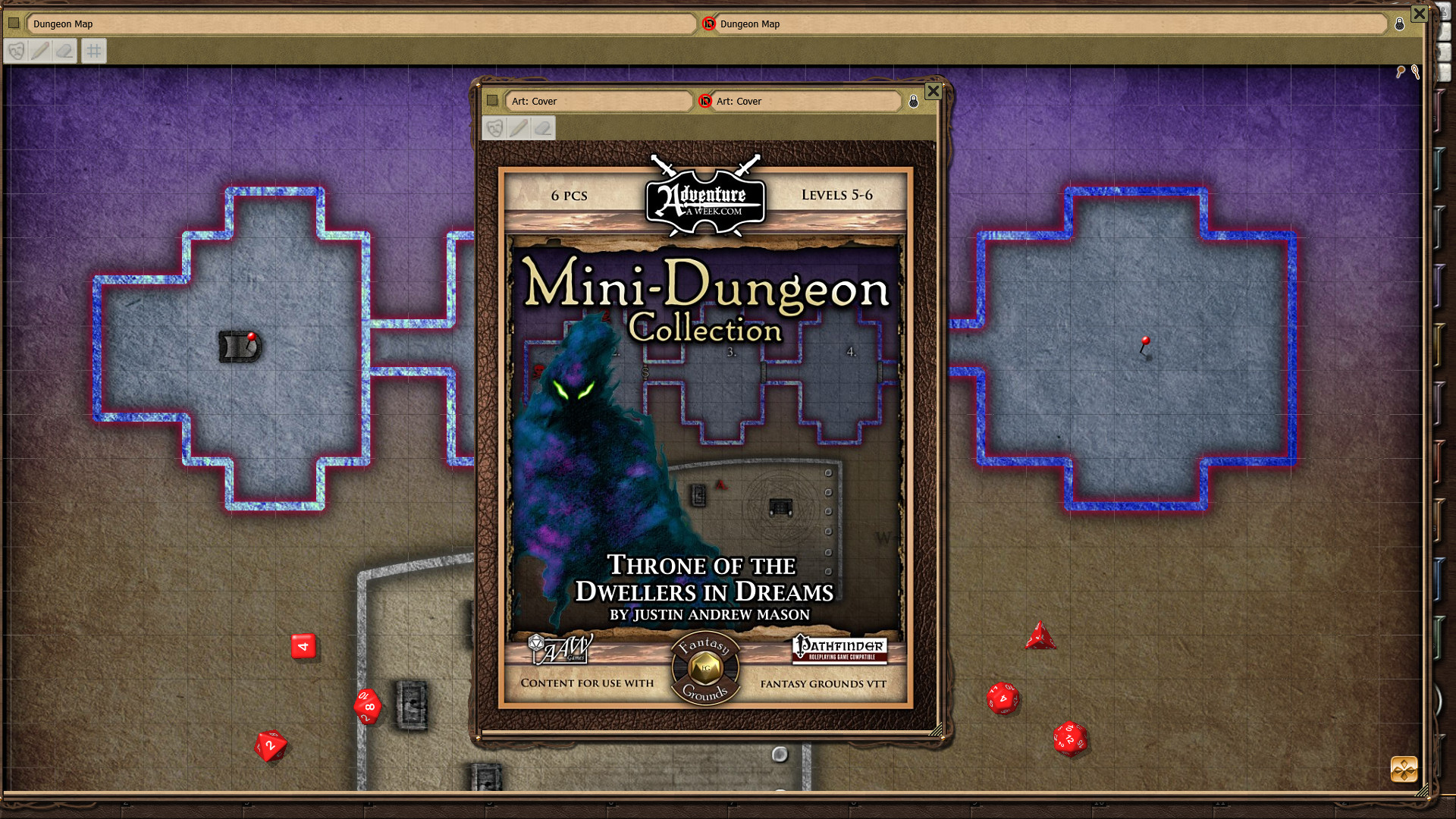Select the pencil drawing tool on Dungeon Map

[x=42, y=51]
